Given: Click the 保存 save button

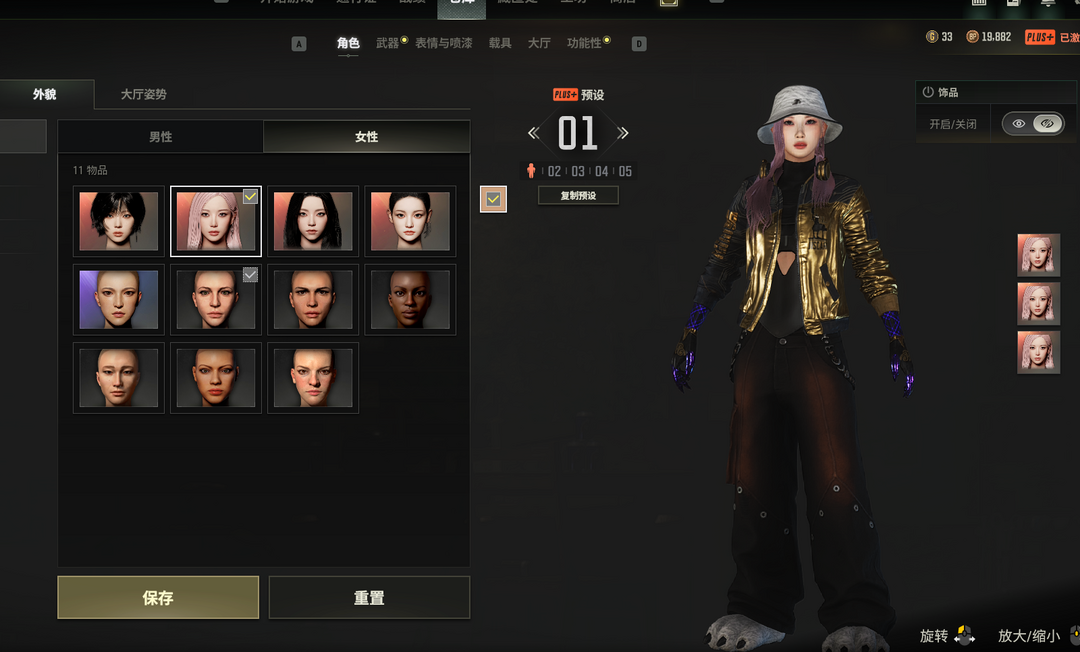Looking at the screenshot, I should click(158, 597).
